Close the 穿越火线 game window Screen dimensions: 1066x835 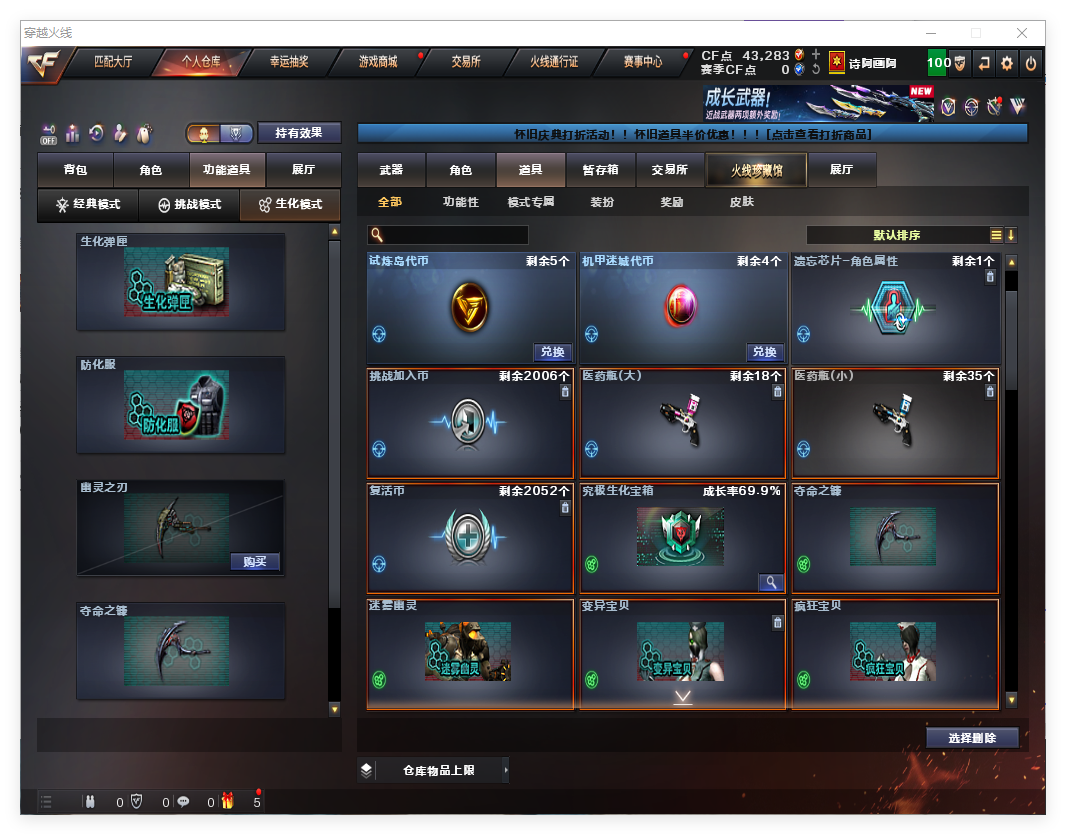point(1023,33)
